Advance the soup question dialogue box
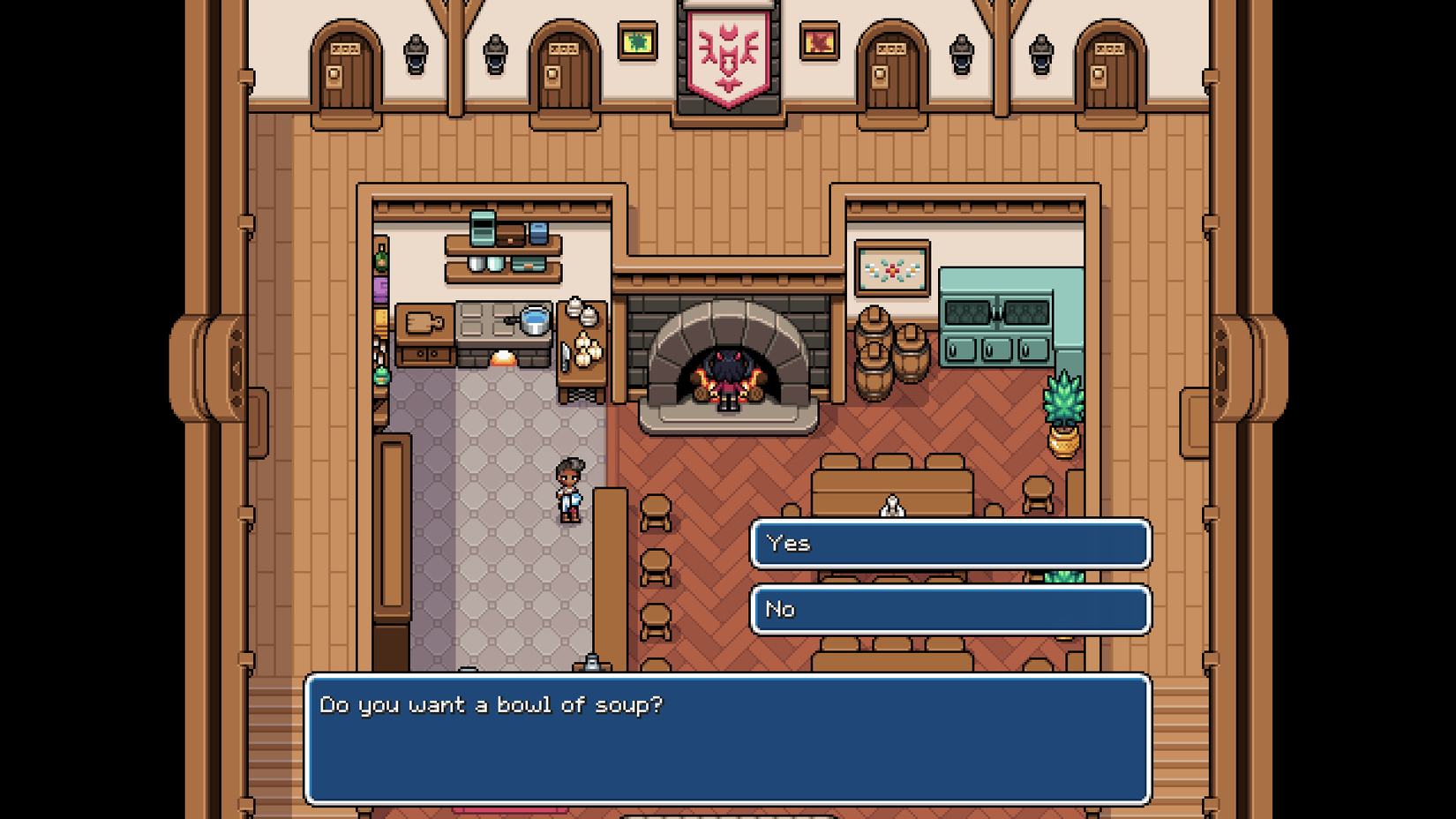 (x=727, y=740)
